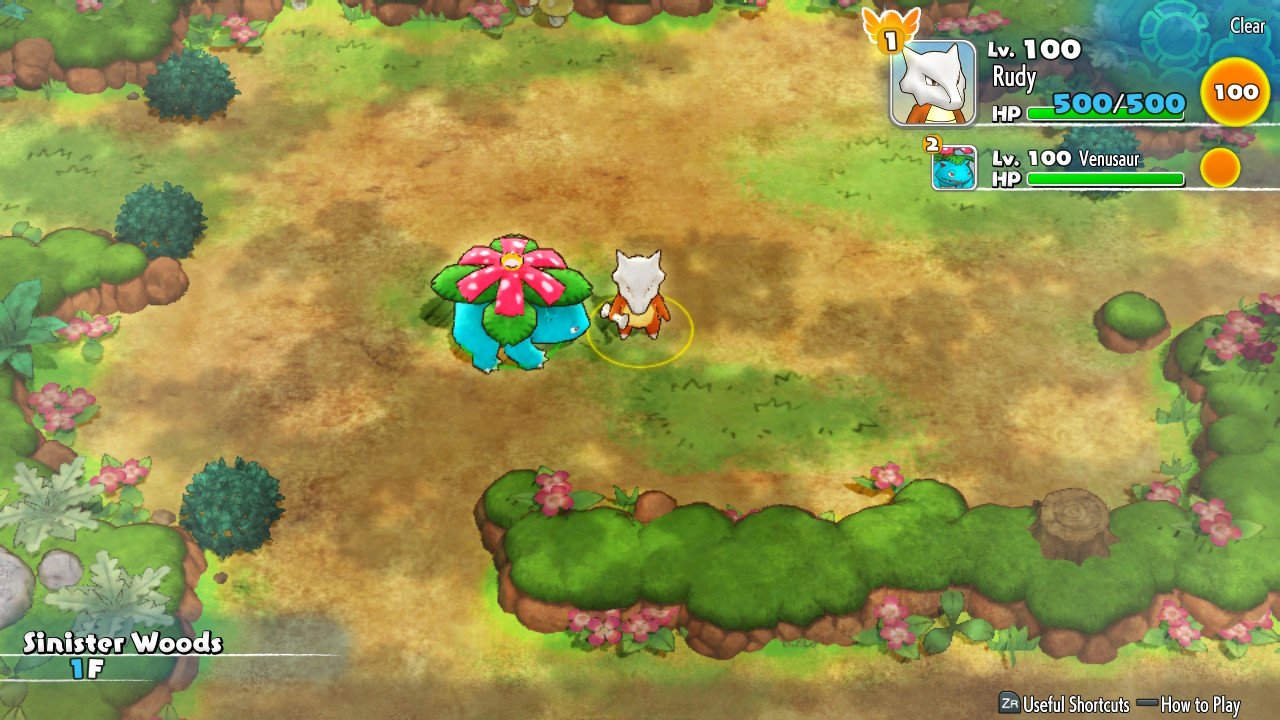Click the Sinister Woods floor label

pos(122,654)
